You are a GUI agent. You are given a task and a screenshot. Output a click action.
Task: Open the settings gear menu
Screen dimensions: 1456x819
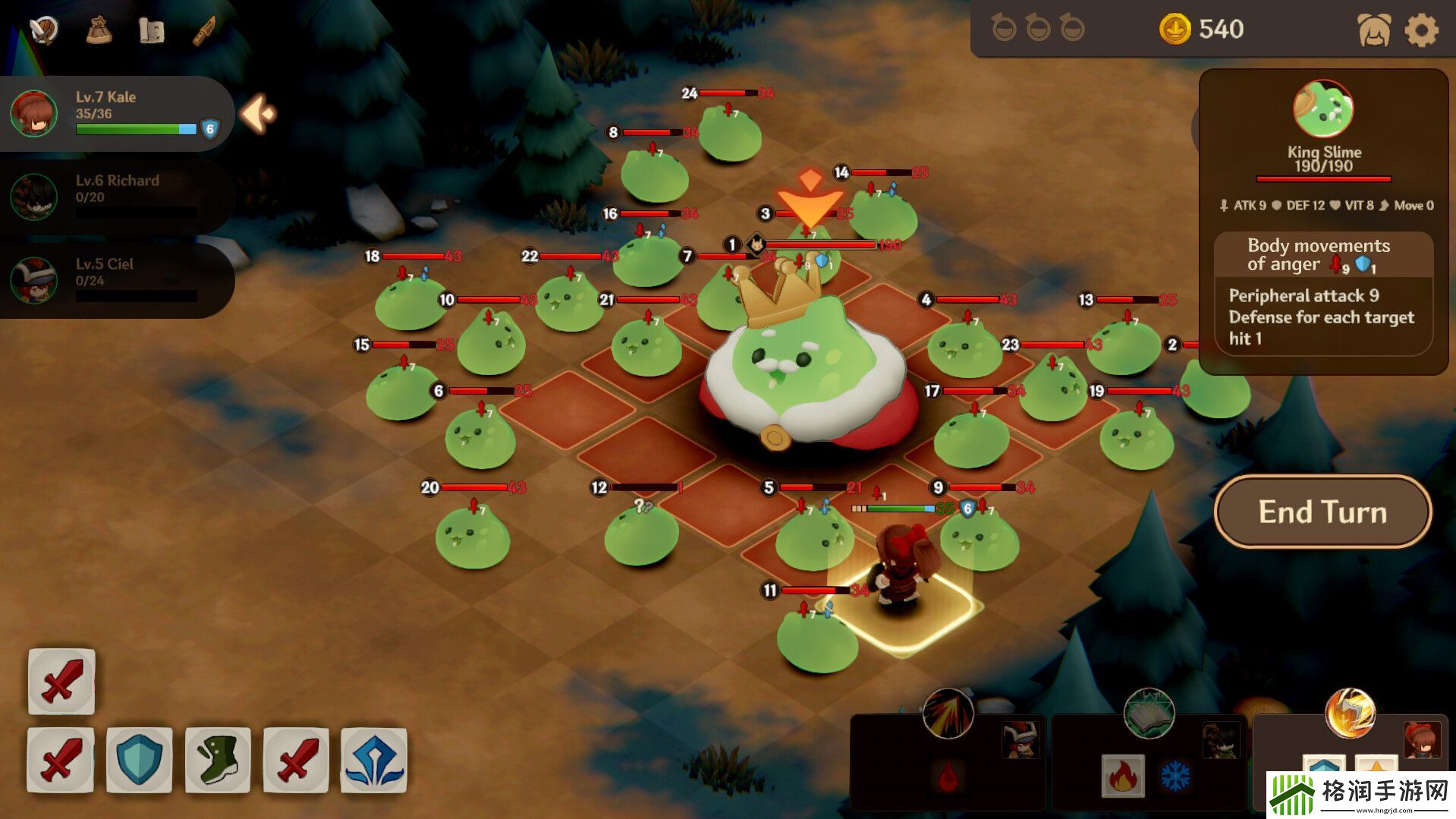coord(1421,30)
